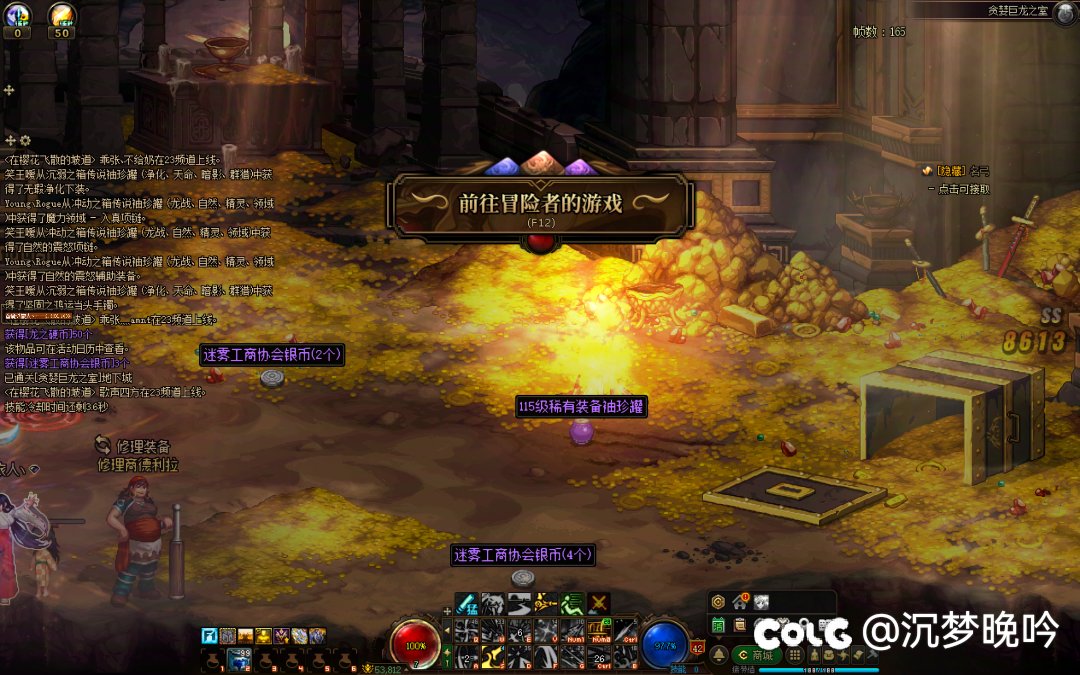Activate the yellow lightning skill icon
The width and height of the screenshot is (1080, 675).
coord(545,603)
